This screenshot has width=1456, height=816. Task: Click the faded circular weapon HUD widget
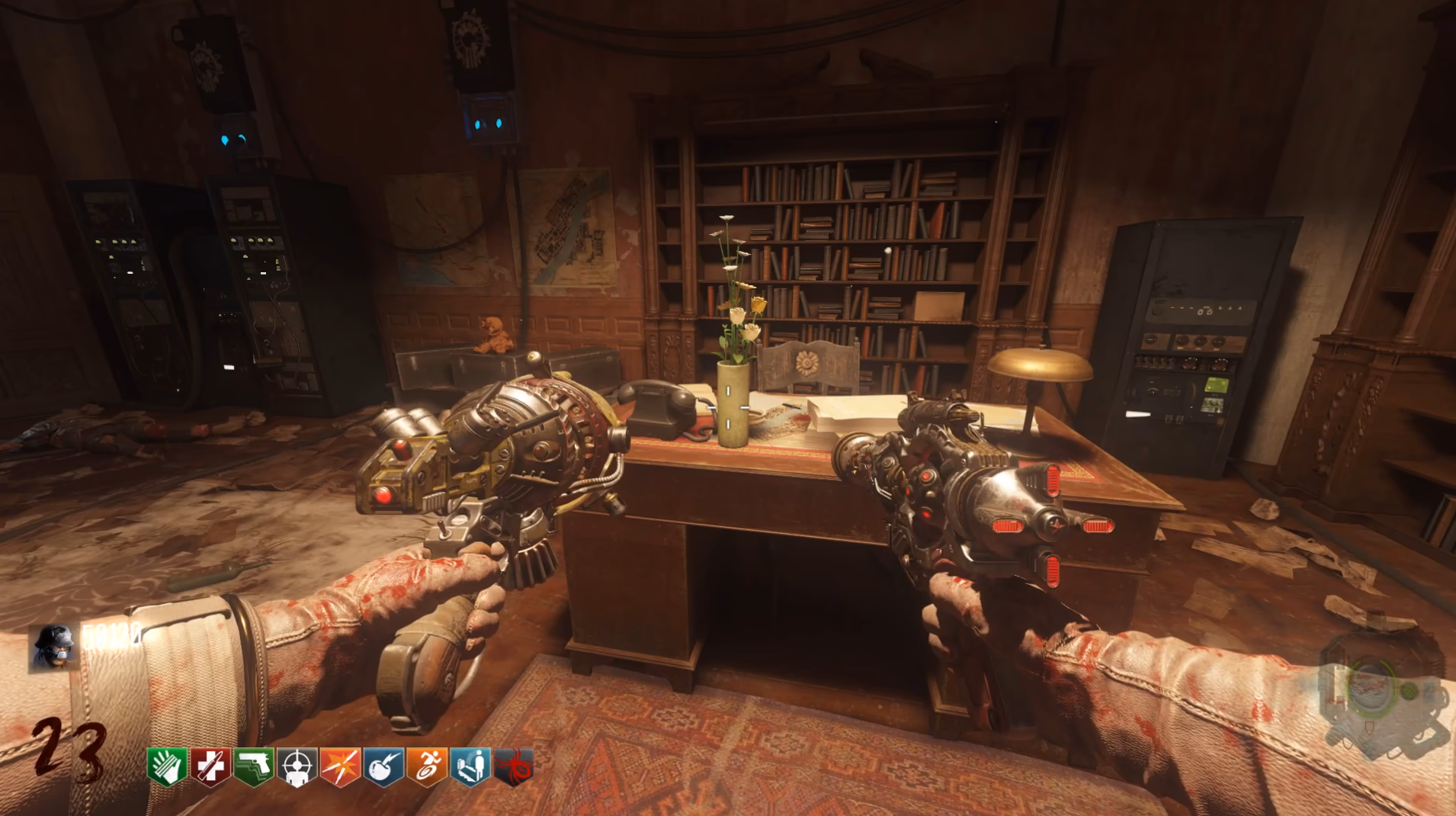tap(1380, 692)
